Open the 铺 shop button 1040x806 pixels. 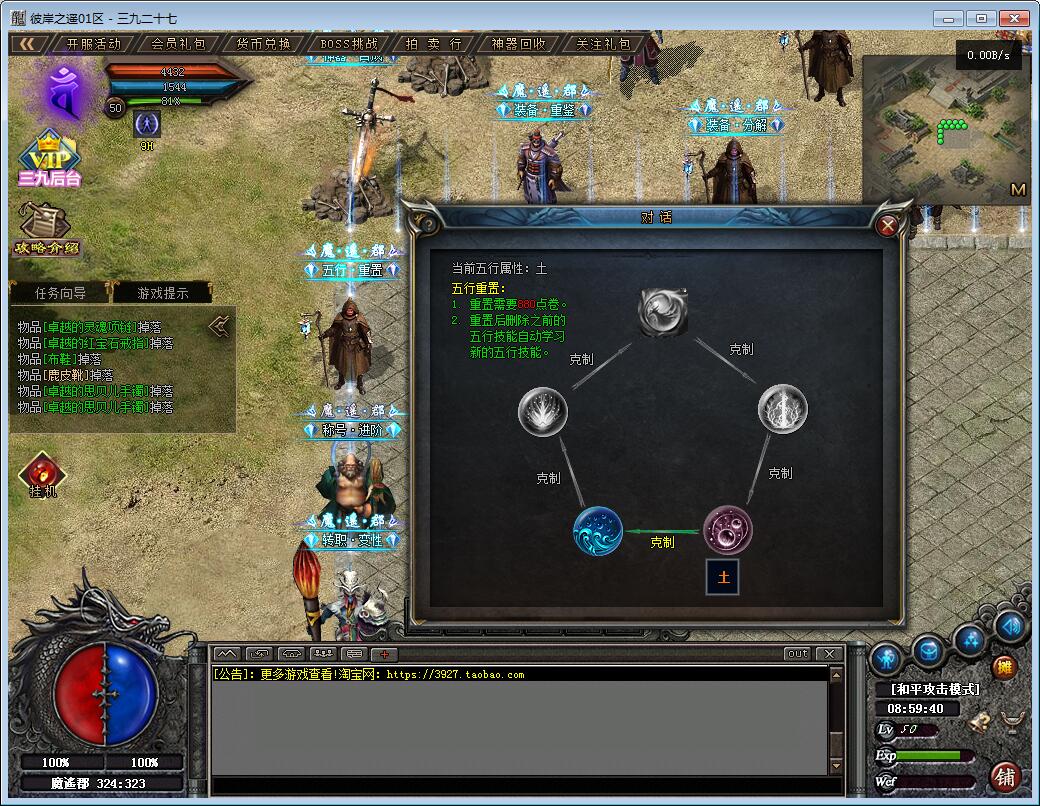tap(1006, 776)
